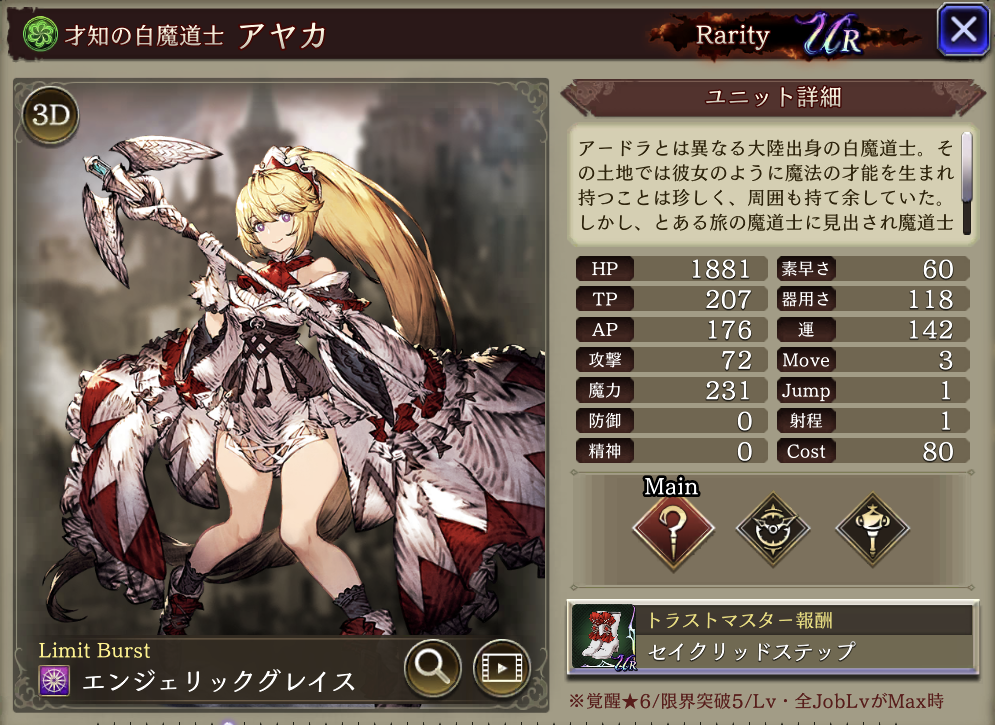Switch to the 3D model view

[50, 116]
